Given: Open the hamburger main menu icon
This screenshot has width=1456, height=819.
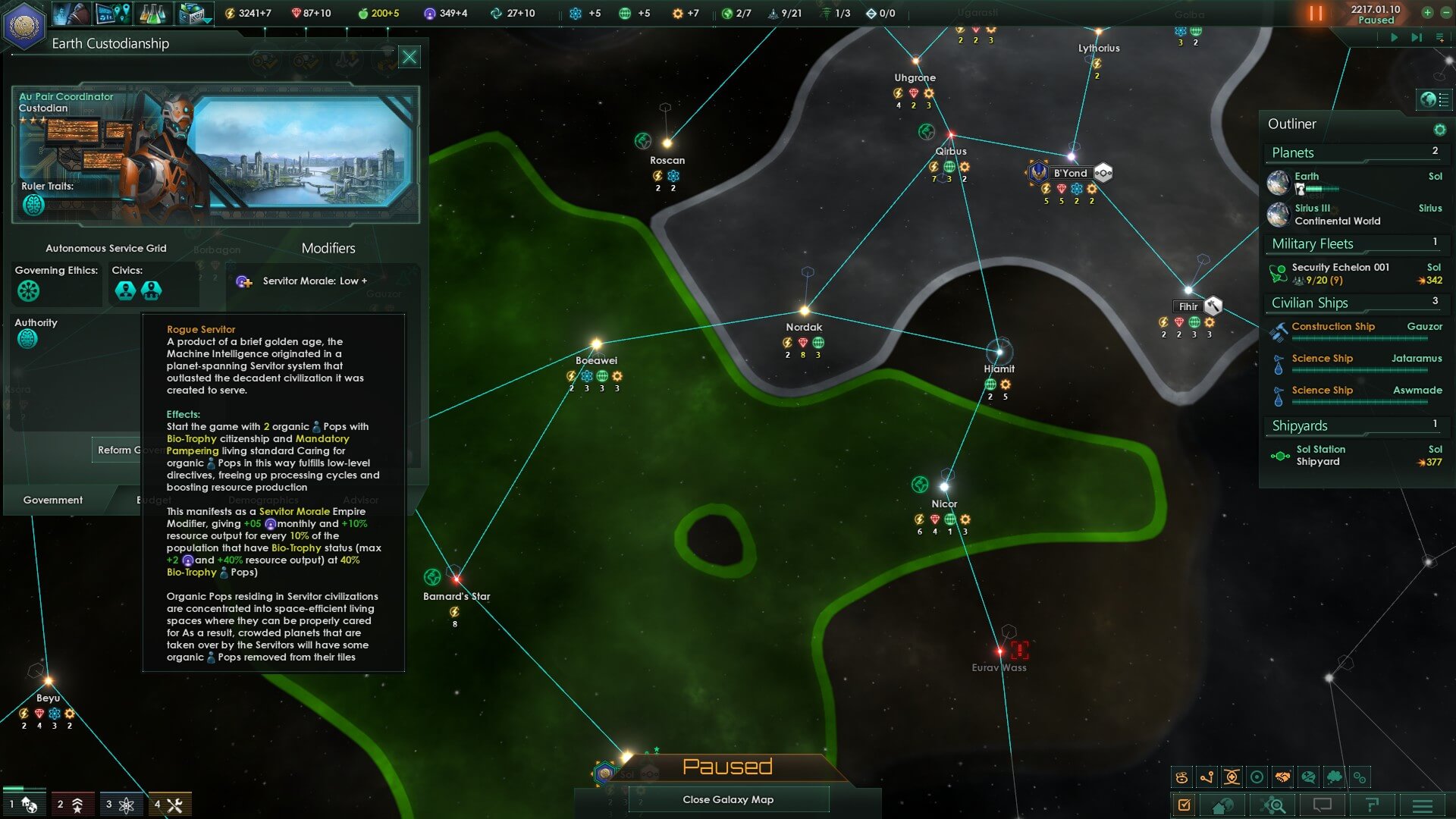Looking at the screenshot, I should tap(1423, 805).
